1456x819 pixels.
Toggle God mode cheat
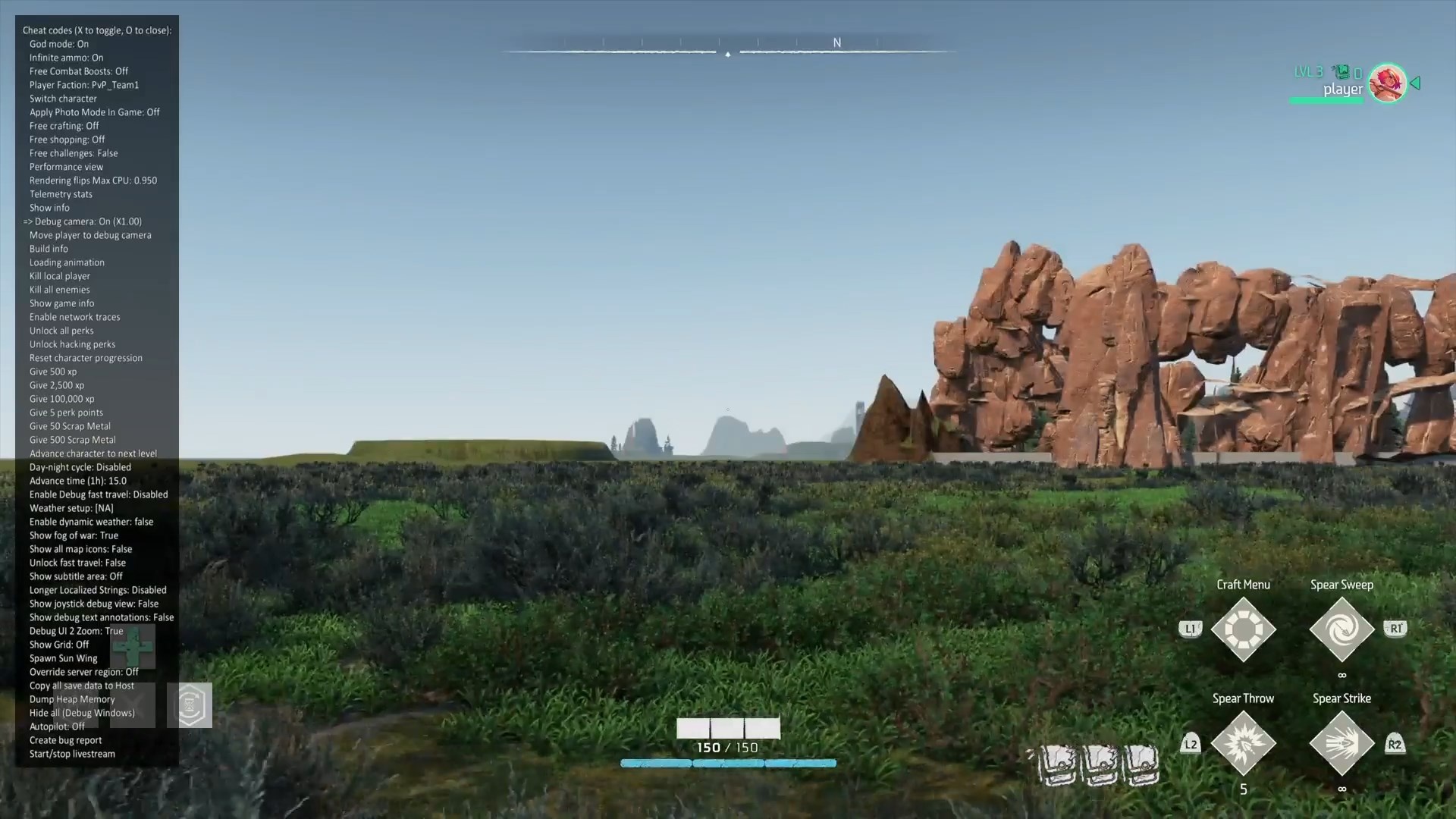[x=59, y=44]
